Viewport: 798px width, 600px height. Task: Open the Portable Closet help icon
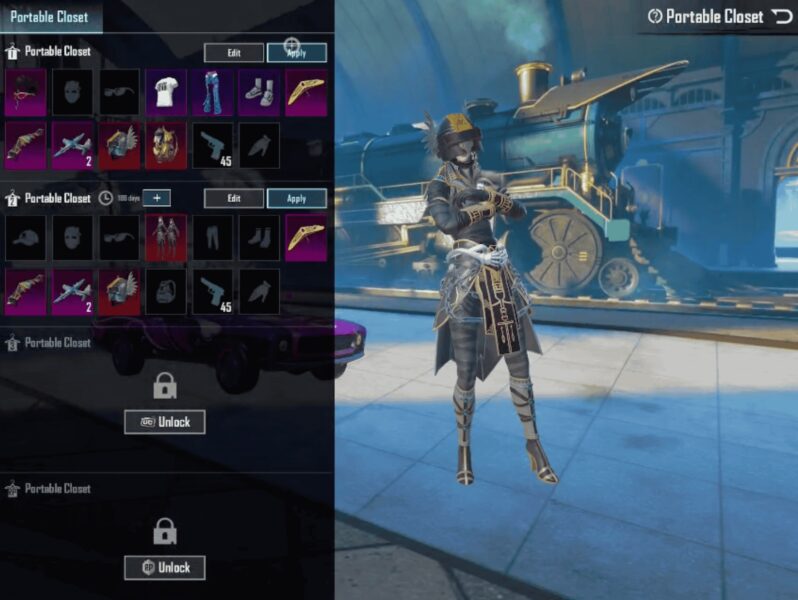tap(655, 16)
